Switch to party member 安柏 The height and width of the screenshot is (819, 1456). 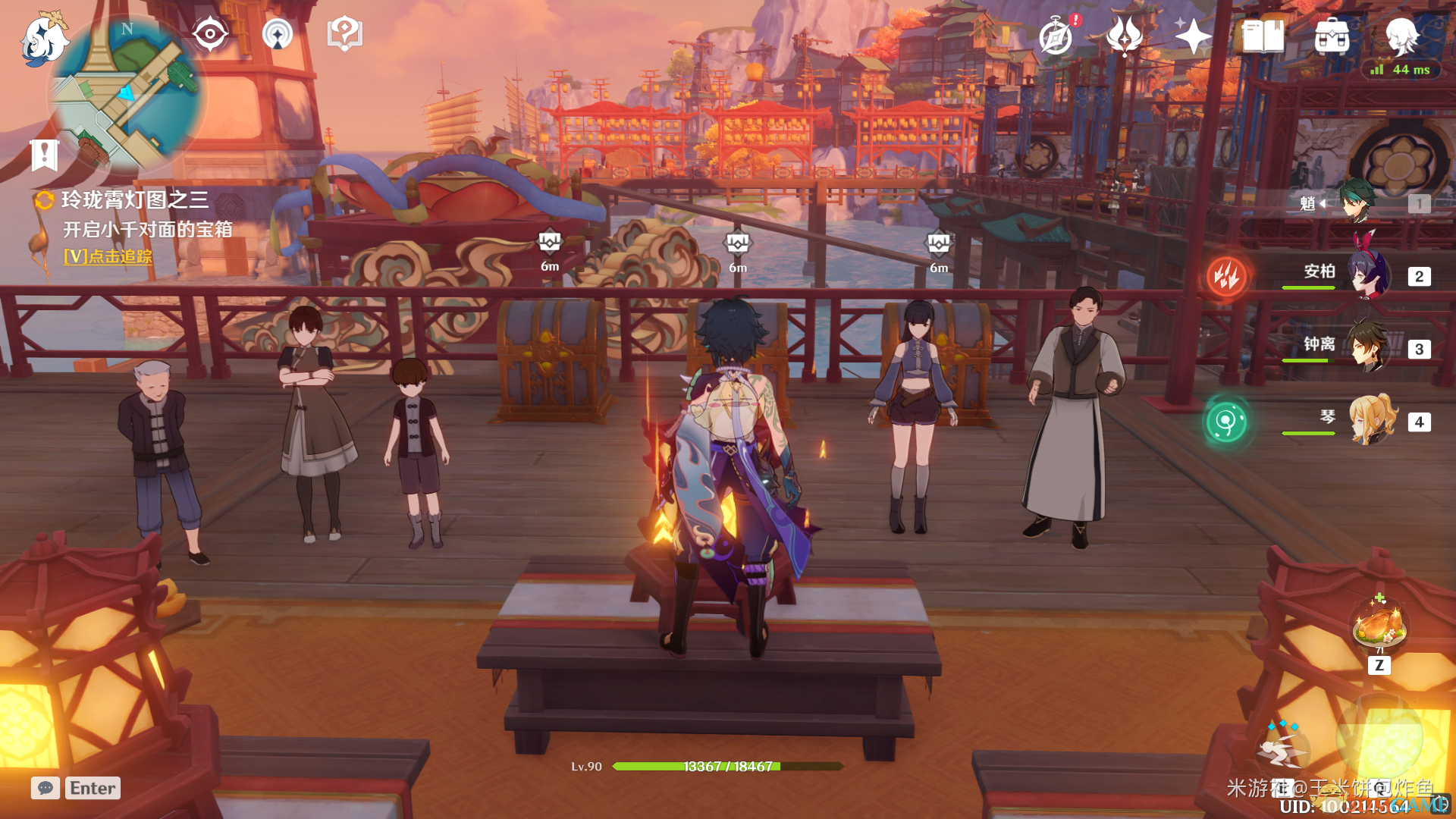click(1369, 275)
